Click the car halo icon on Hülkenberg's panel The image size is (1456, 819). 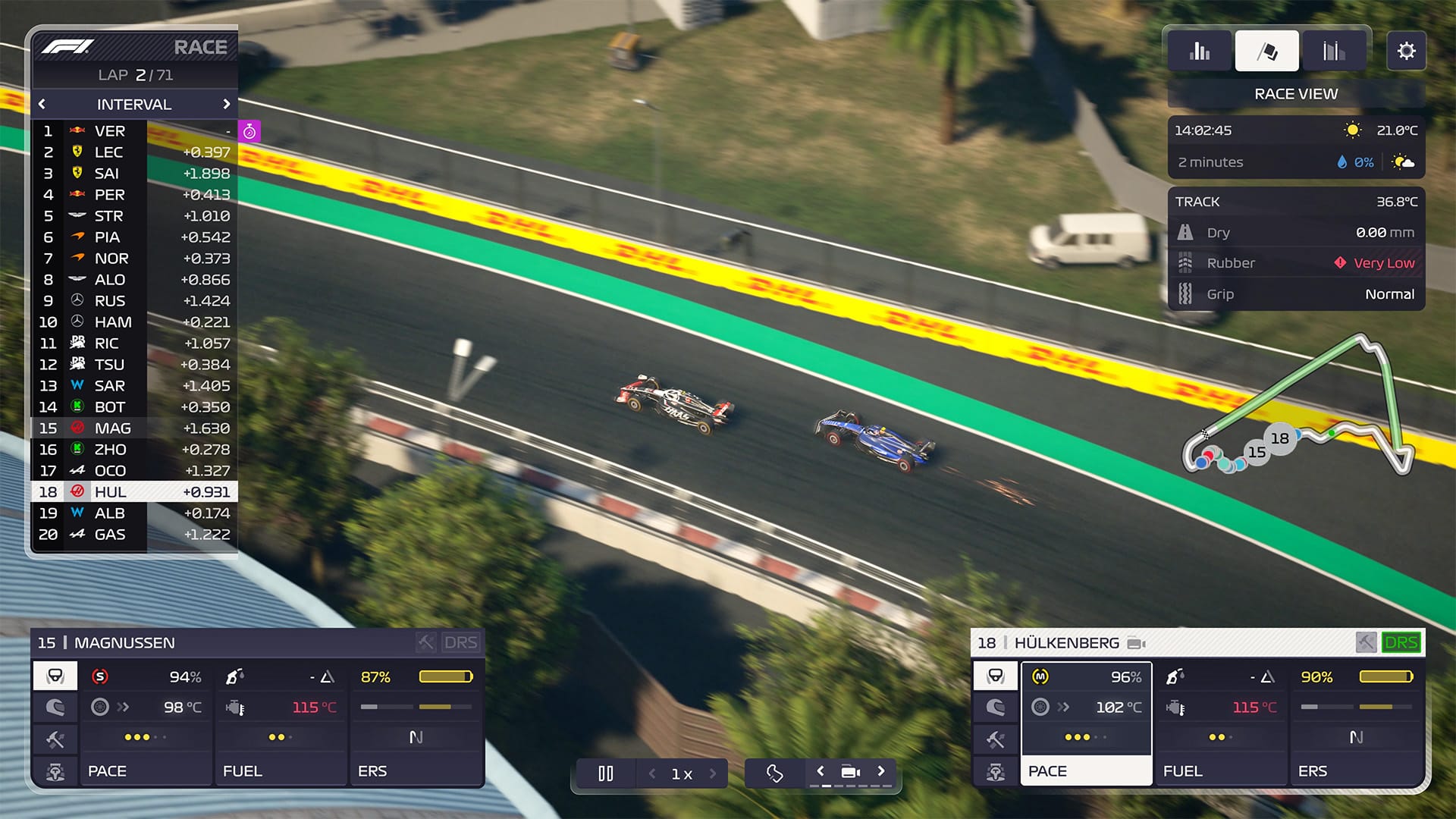click(x=995, y=675)
